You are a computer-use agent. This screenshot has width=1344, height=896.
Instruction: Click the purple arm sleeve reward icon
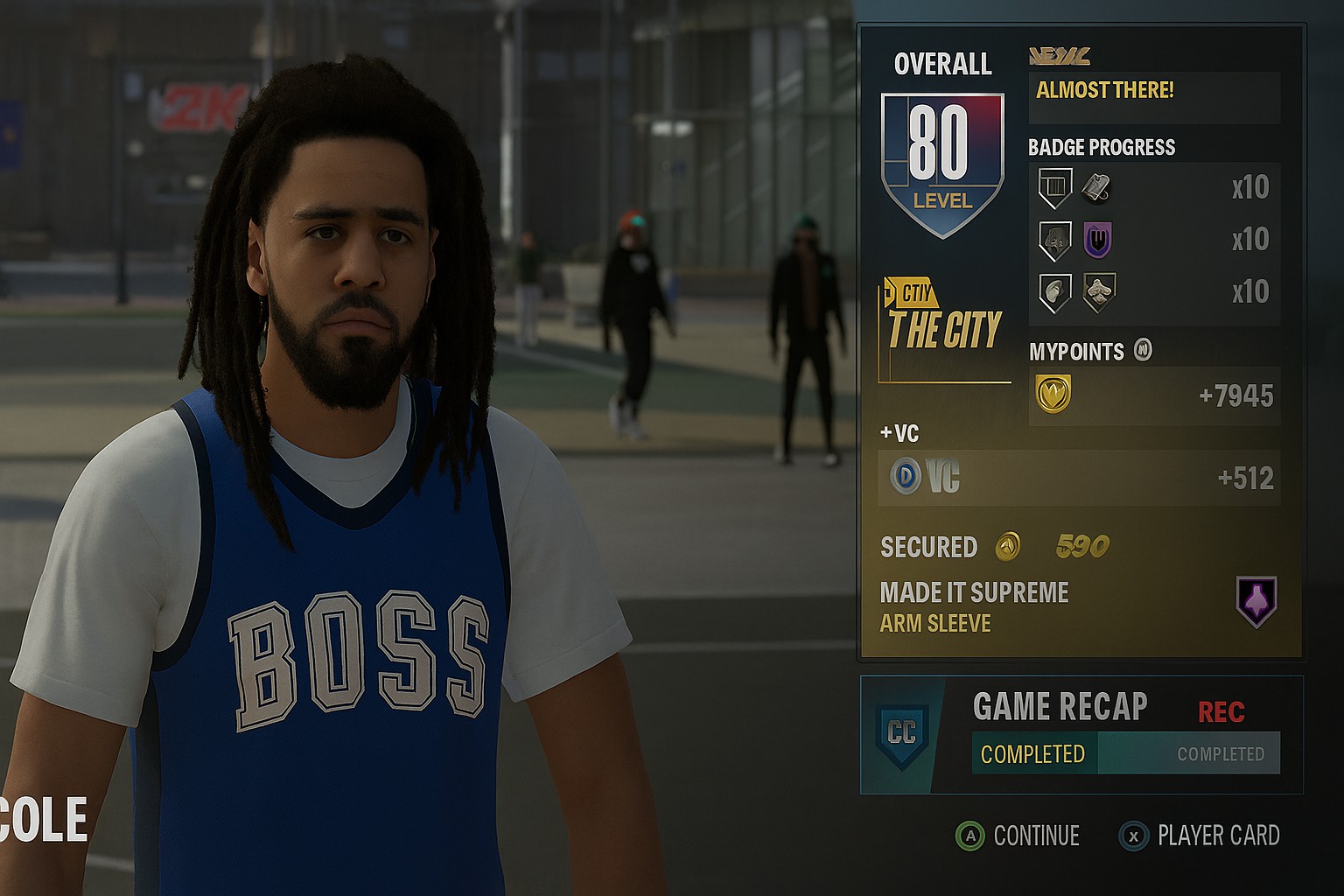coord(1256,601)
